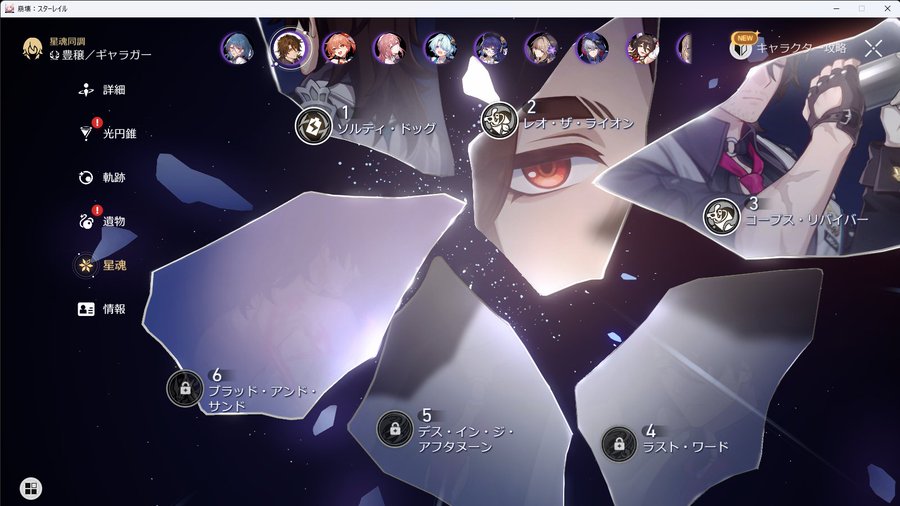Switch to the orange-haired character portrait

coord(339,48)
